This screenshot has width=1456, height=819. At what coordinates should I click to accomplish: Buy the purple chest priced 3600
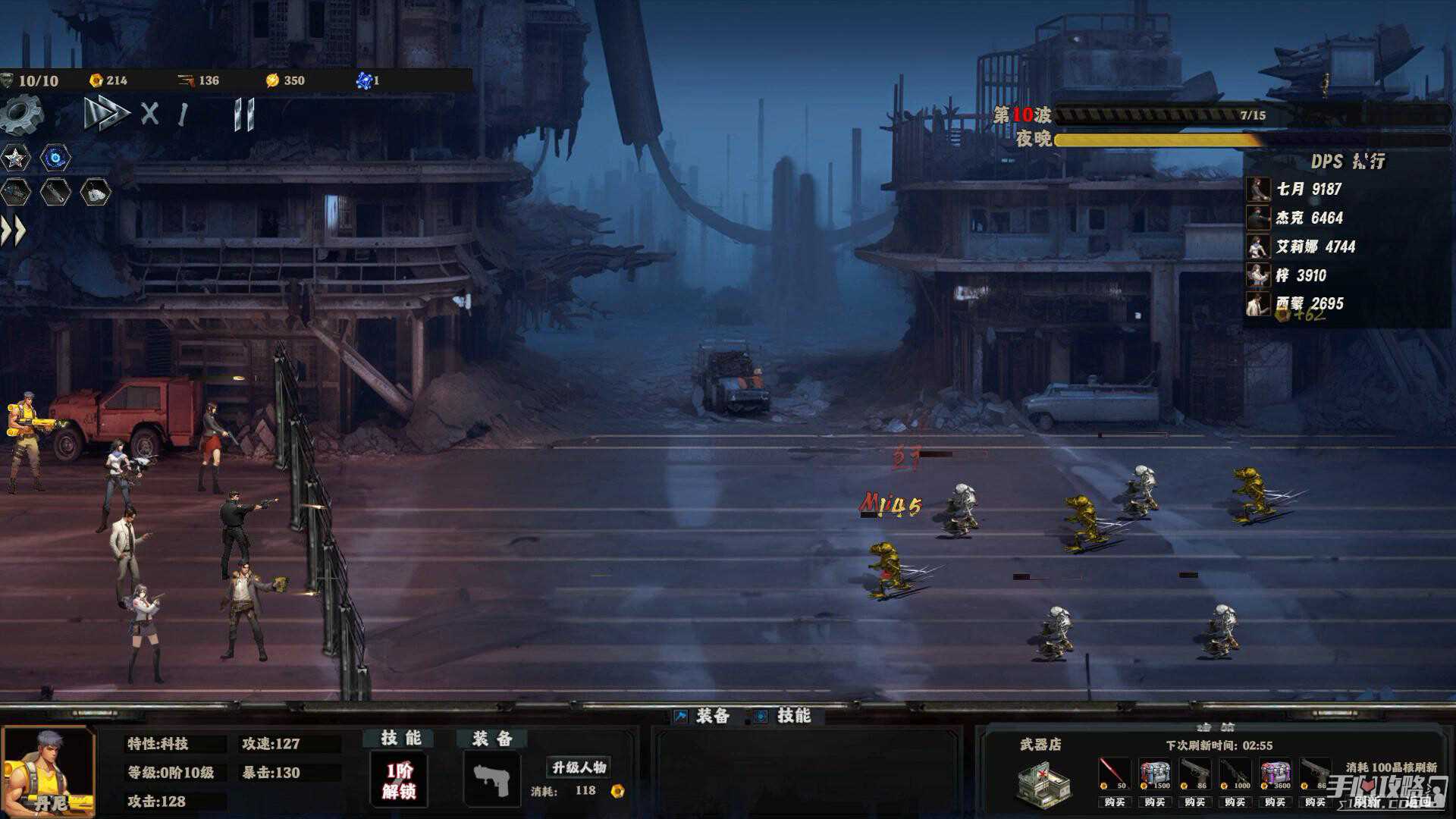click(x=1275, y=802)
